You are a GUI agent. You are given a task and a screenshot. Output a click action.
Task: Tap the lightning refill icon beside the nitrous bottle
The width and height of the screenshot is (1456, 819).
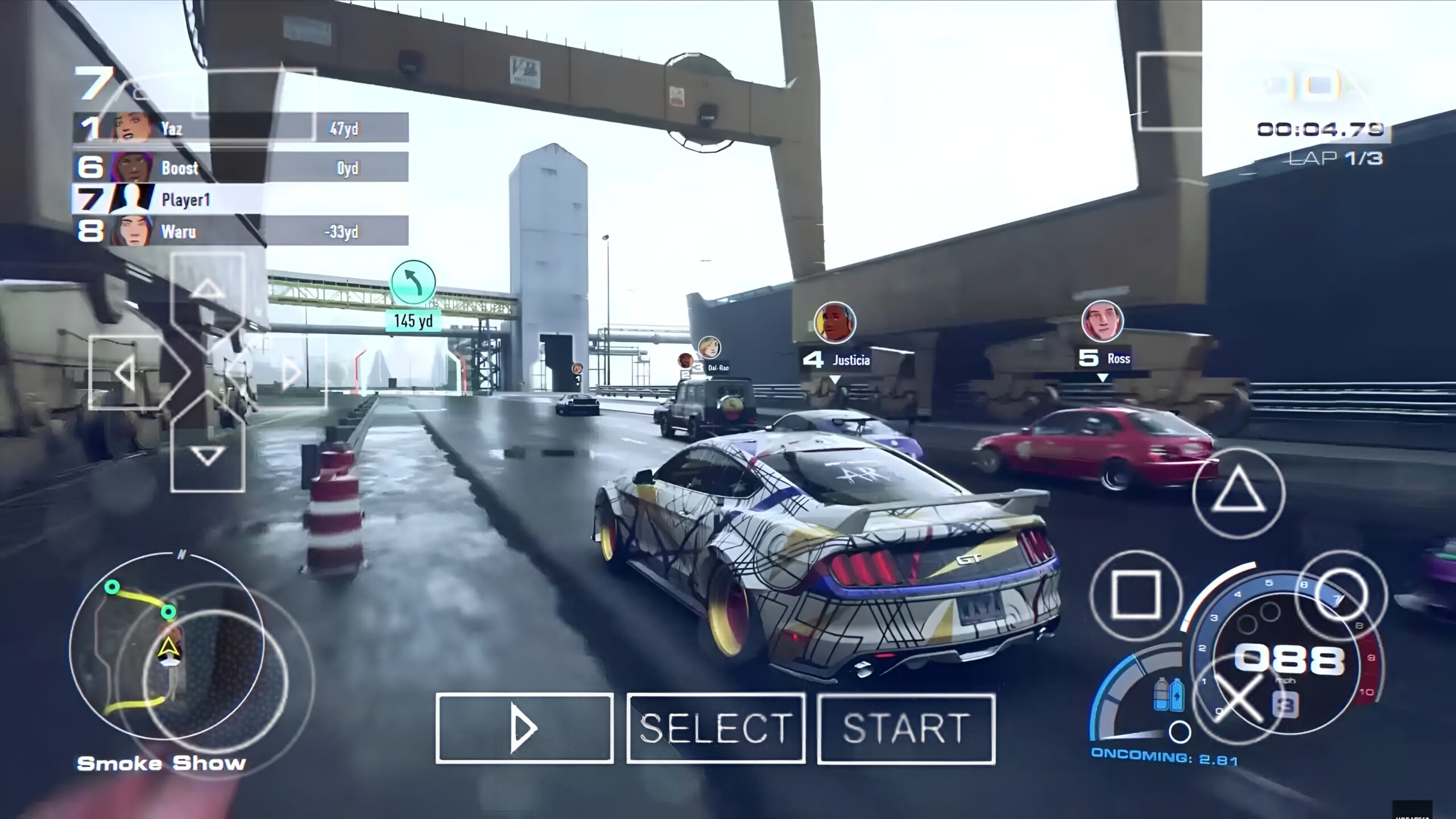click(x=1177, y=694)
